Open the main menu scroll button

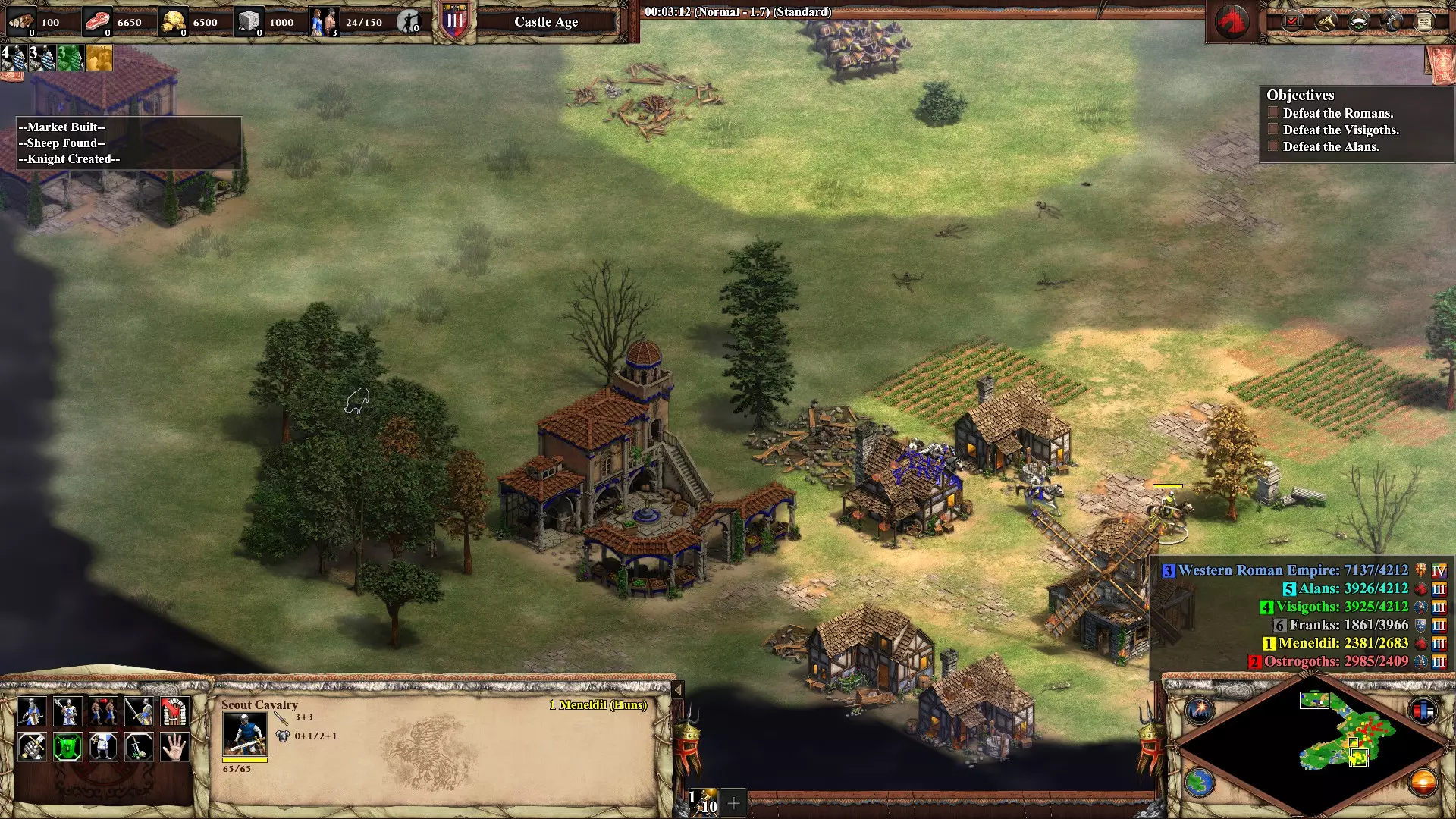pos(1424,22)
